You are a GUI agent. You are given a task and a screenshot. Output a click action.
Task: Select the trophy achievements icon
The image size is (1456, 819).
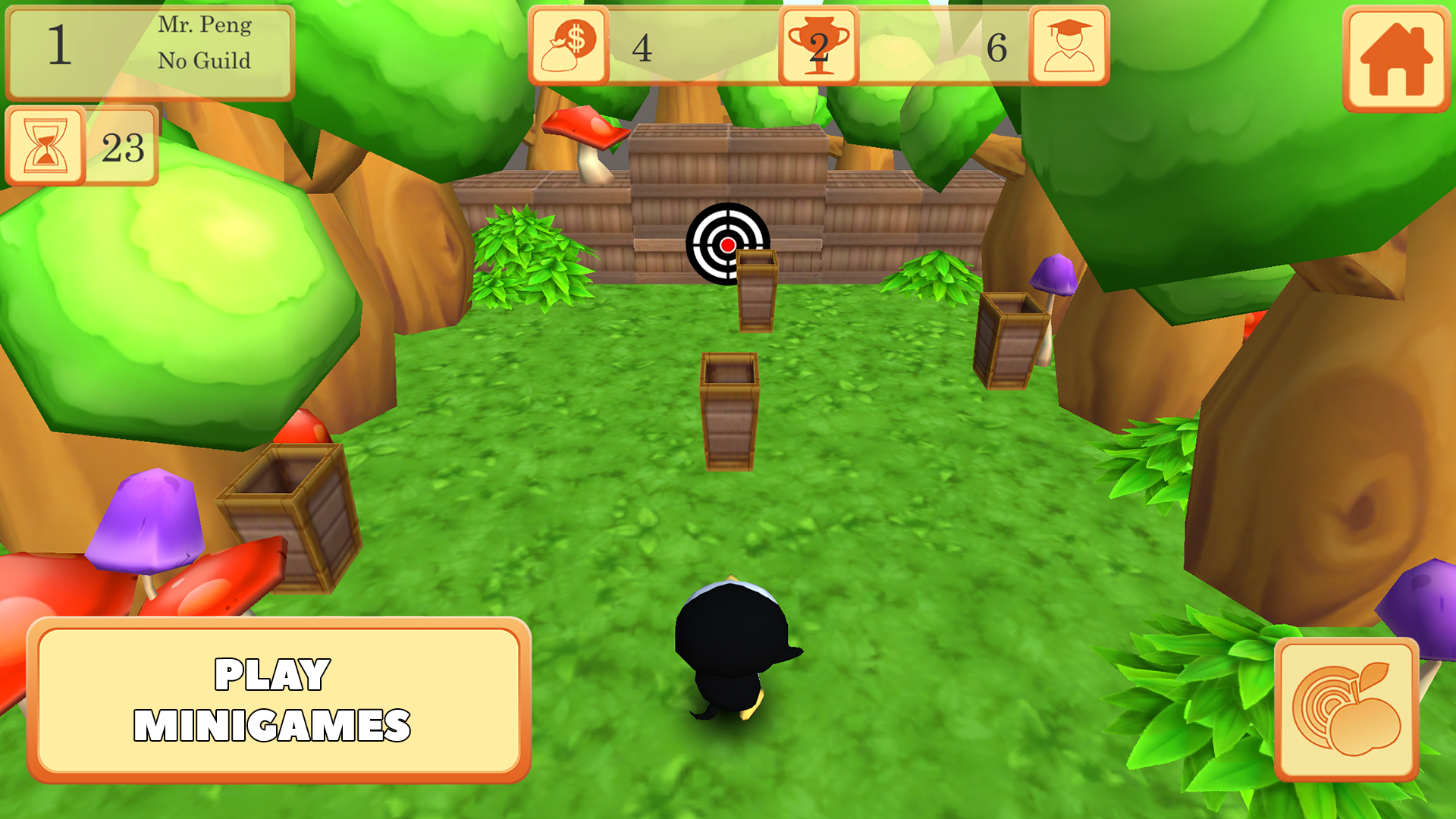point(817,45)
